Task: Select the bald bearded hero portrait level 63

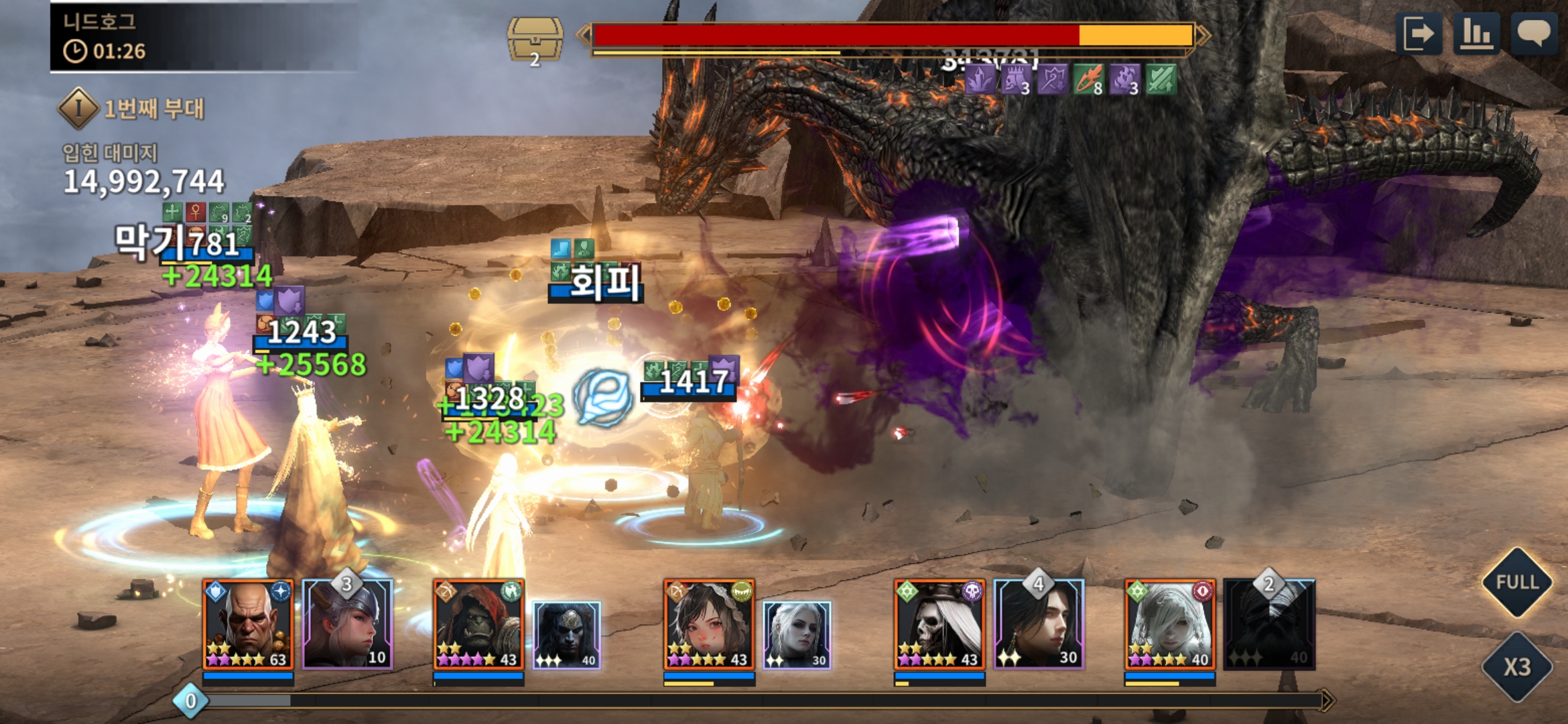Action: (248, 625)
